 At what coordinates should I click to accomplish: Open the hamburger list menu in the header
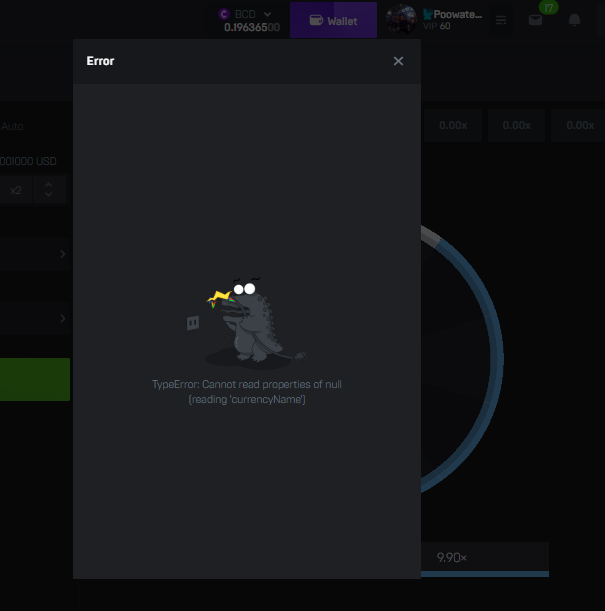tap(501, 20)
